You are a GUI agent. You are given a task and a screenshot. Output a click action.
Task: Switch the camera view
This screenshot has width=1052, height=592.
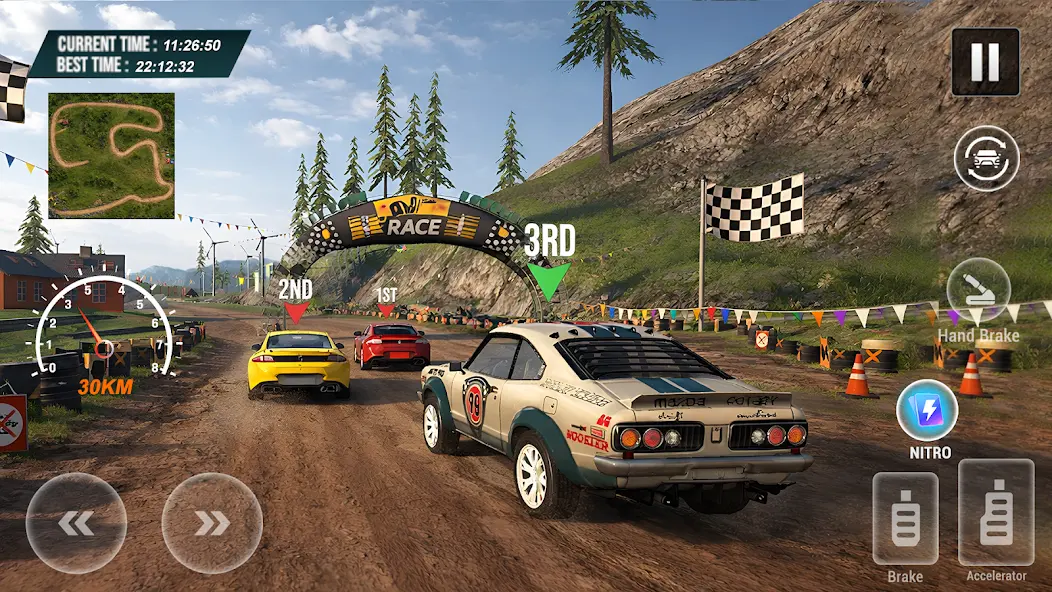[x=986, y=158]
